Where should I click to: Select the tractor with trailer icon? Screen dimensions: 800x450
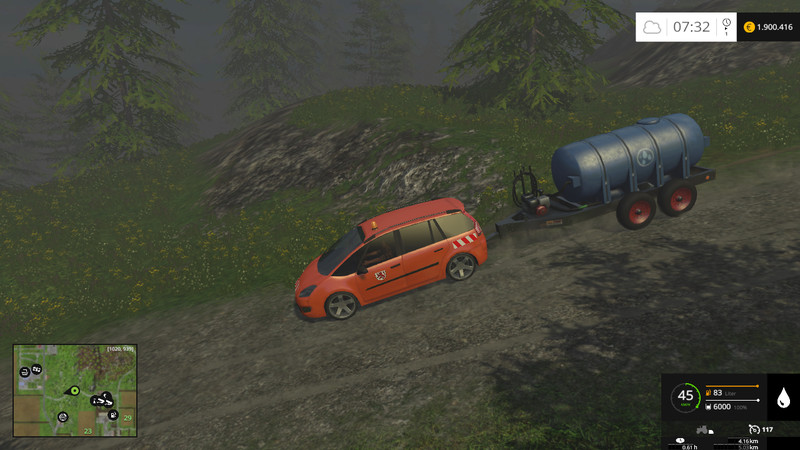coord(704,430)
